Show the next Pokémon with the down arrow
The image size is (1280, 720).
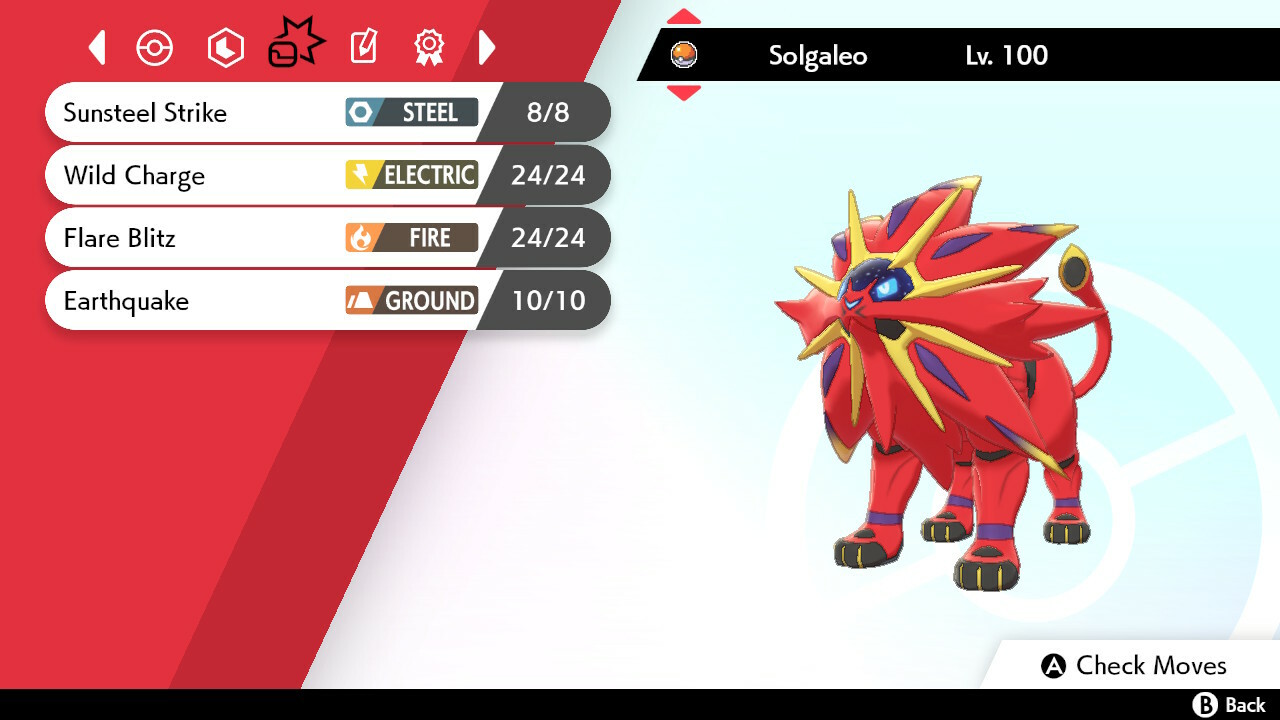click(684, 93)
